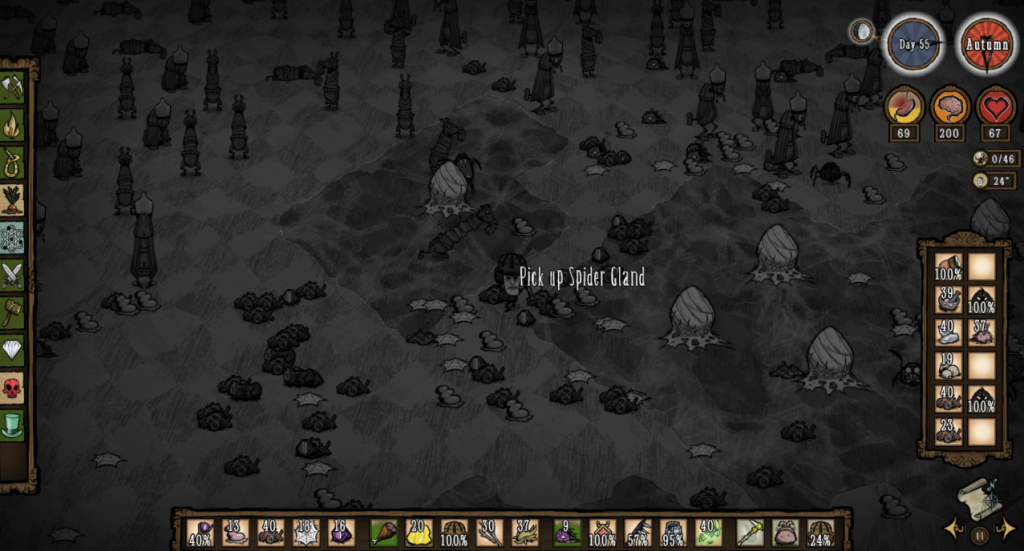Select the staff in the hand equipment slot
This screenshot has width=1024, height=551.
point(750,532)
